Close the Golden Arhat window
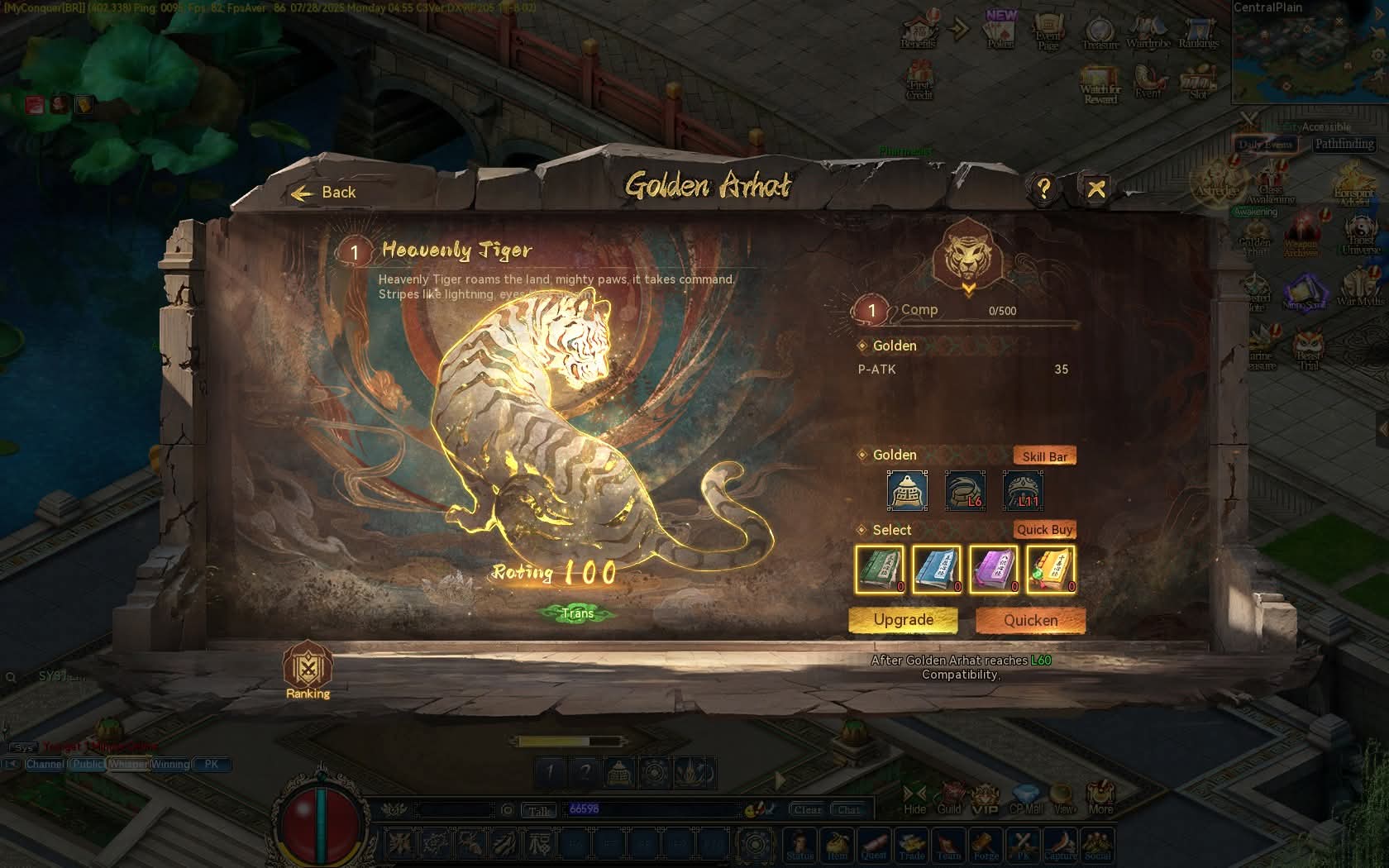The image size is (1389, 868). tap(1096, 189)
